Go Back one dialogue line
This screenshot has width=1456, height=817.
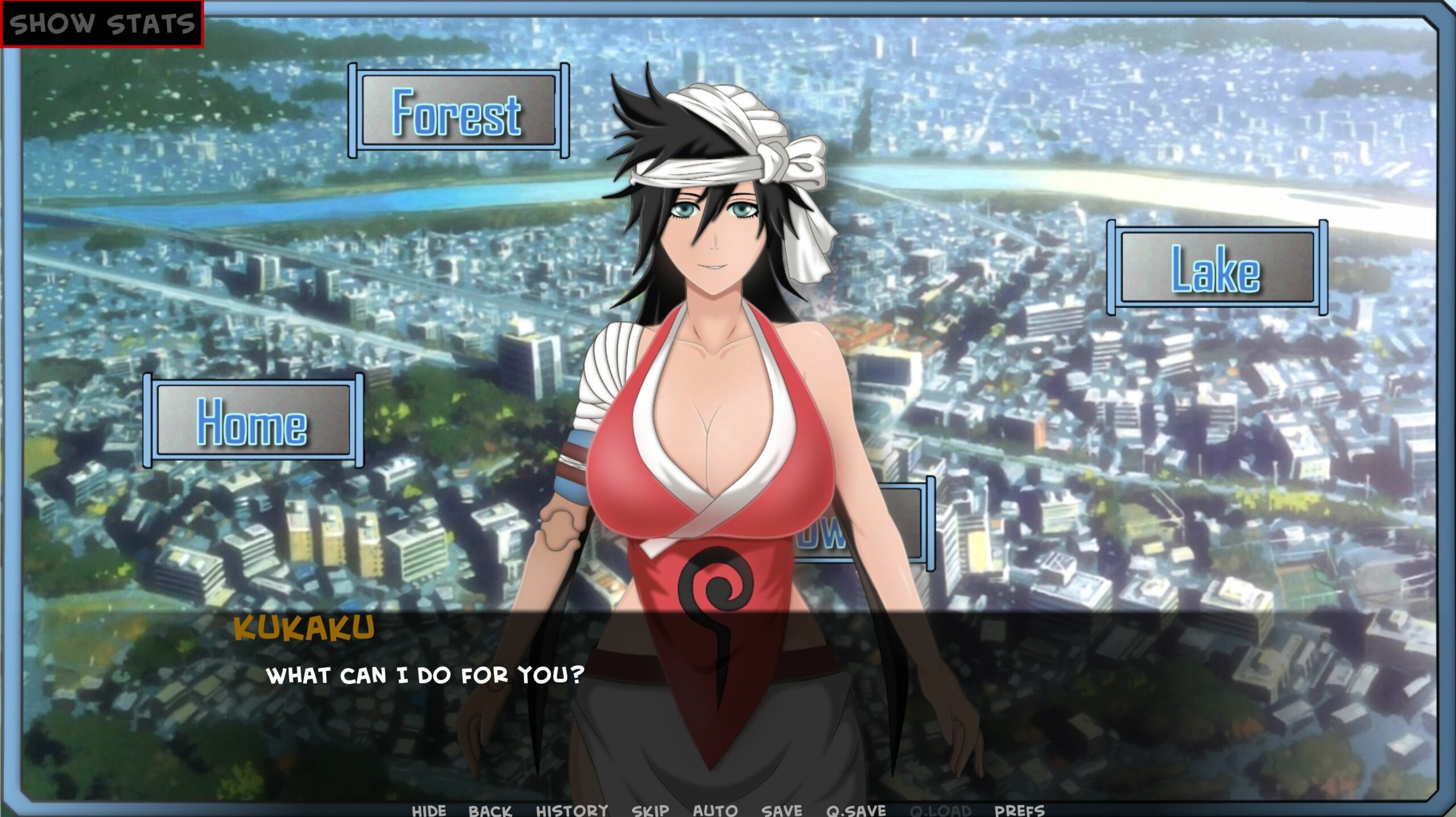click(490, 810)
